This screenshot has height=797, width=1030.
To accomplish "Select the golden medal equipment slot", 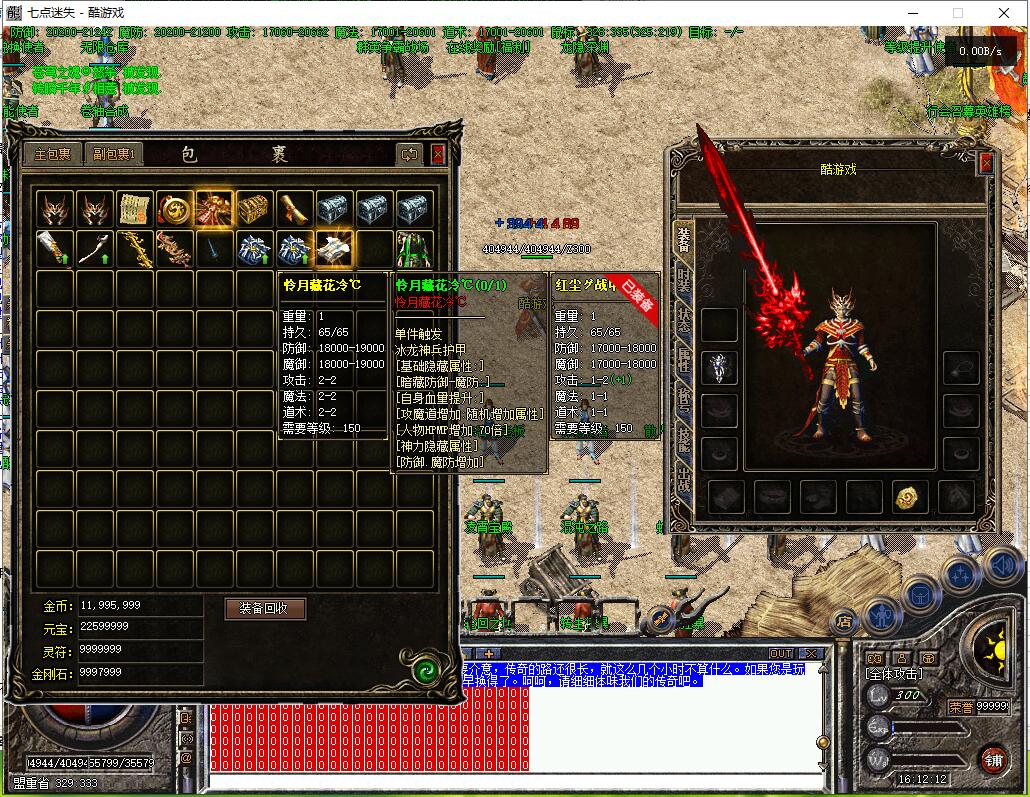I will pos(908,497).
